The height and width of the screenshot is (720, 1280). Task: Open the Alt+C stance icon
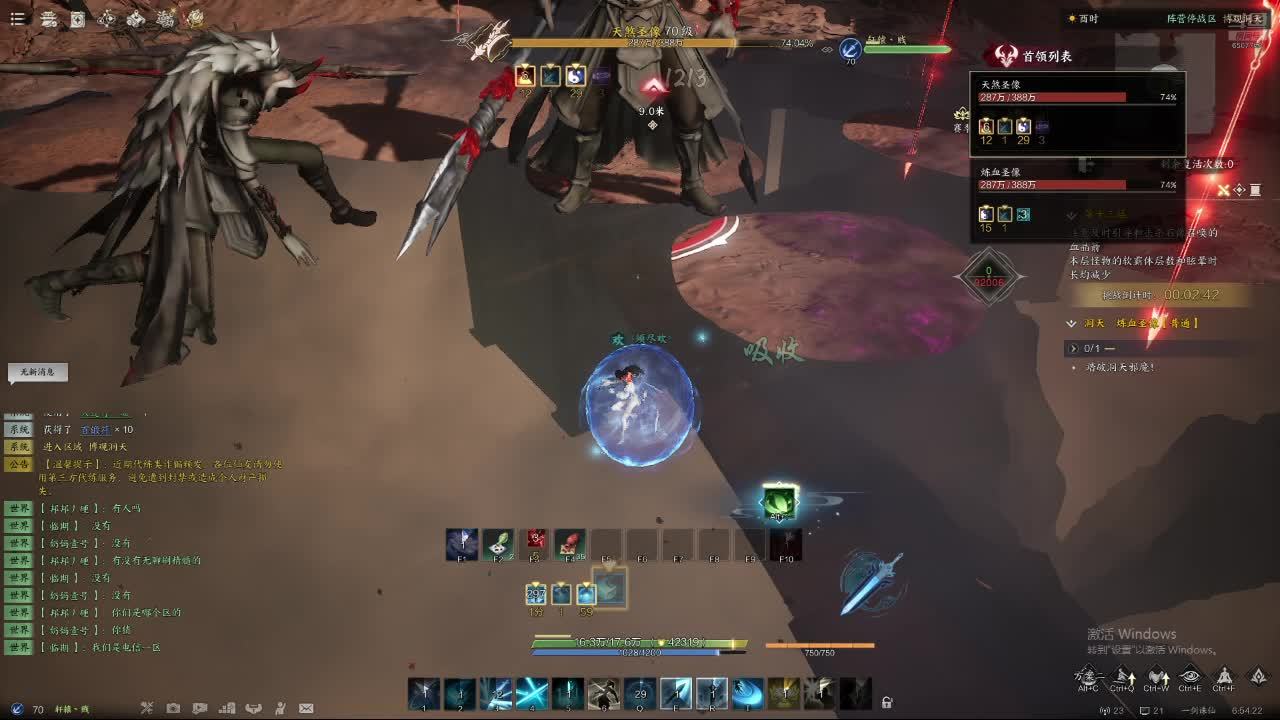tap(1088, 677)
